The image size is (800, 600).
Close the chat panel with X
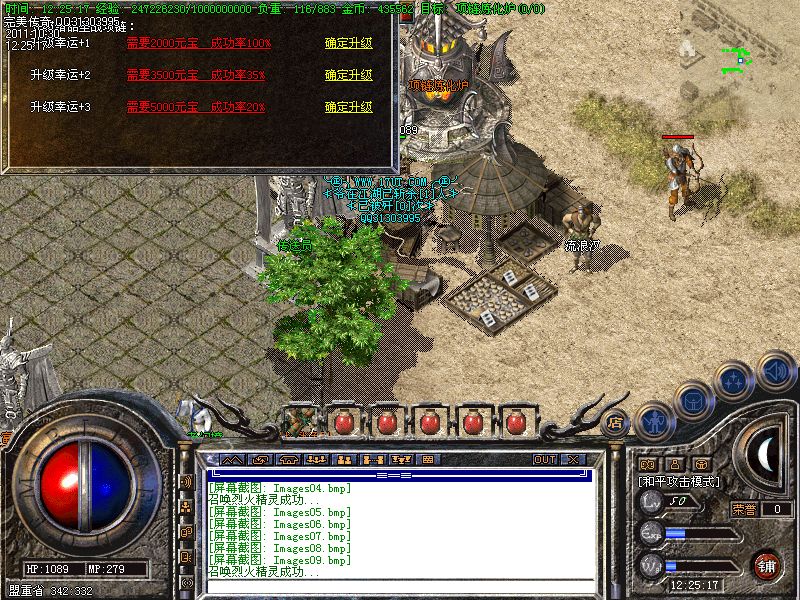pos(573,460)
